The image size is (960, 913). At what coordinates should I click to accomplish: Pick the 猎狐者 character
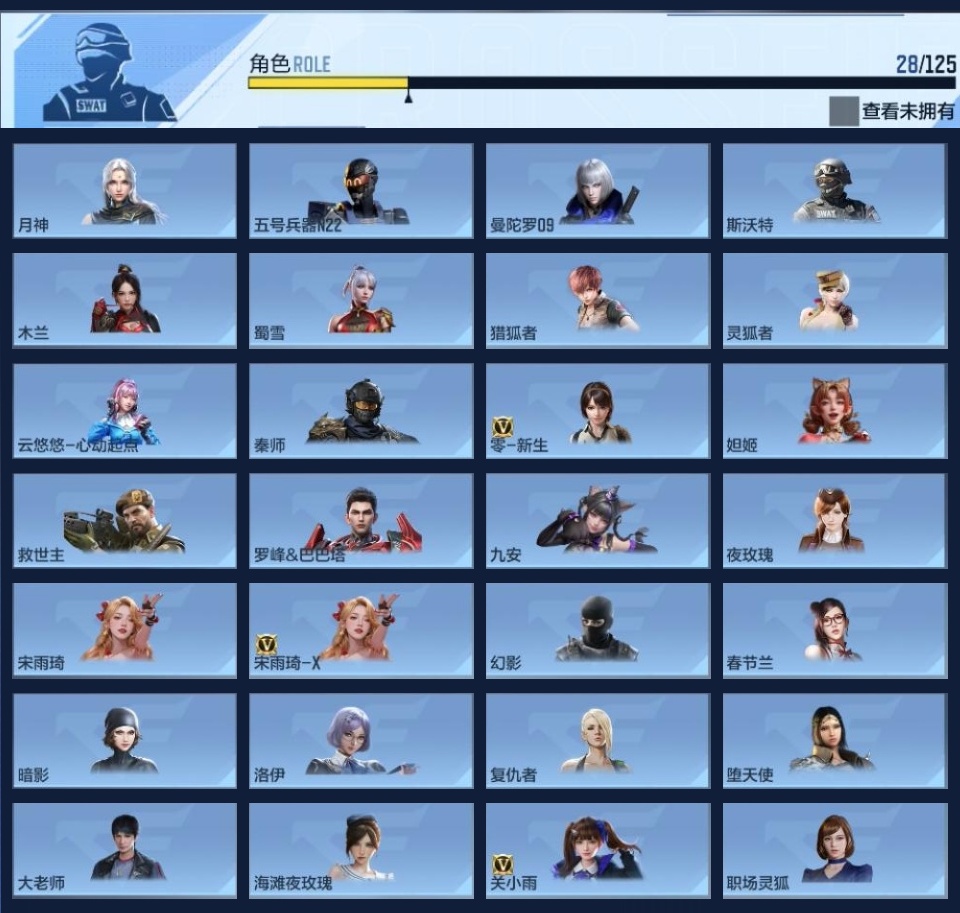(598, 300)
